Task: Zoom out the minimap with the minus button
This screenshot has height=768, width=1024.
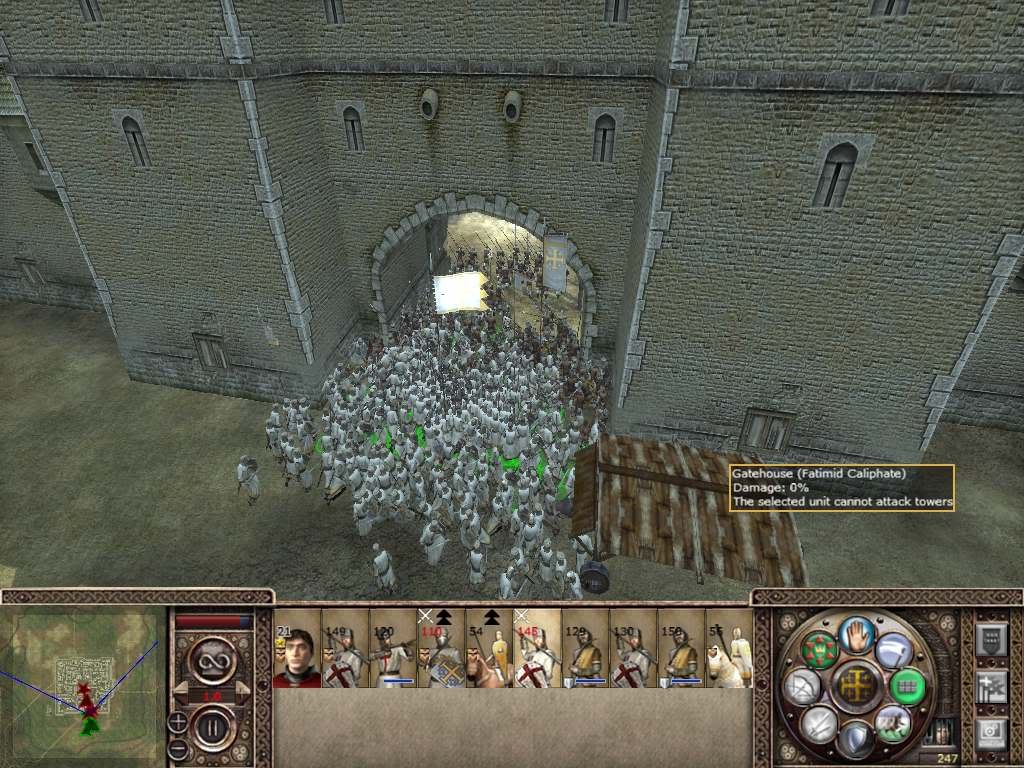Action: pos(178,746)
